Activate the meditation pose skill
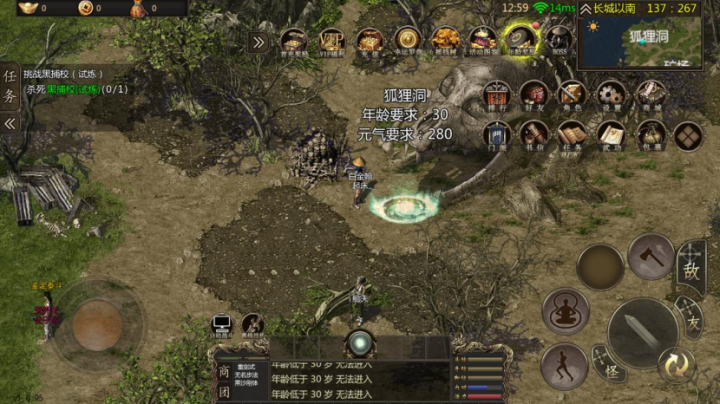This screenshot has width=720, height=404. [565, 311]
